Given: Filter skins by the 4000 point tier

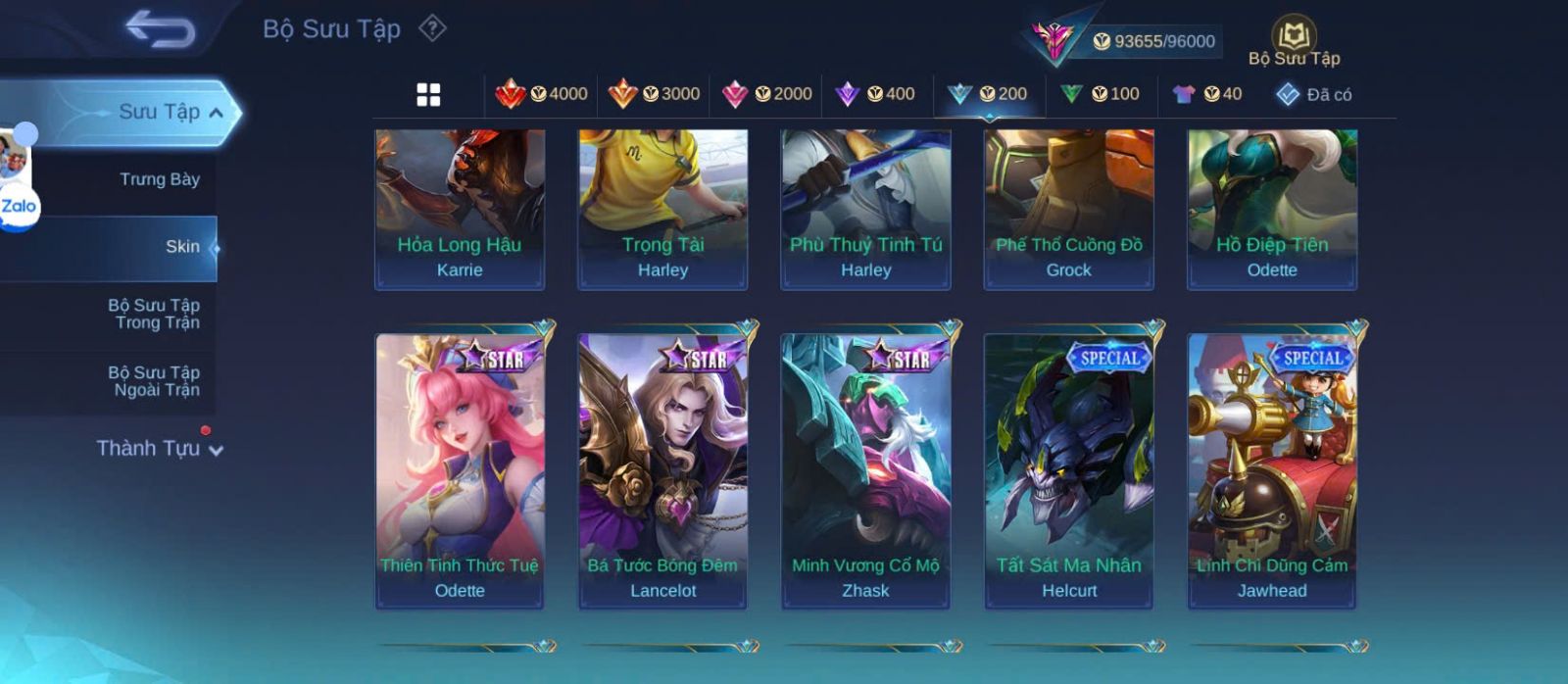Looking at the screenshot, I should 541,94.
